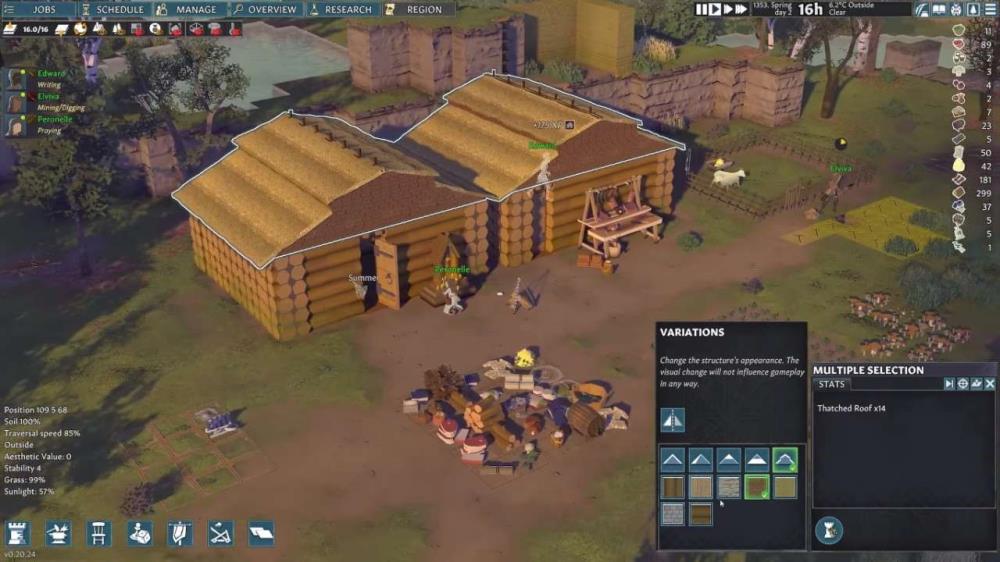Viewport: 1000px width, 562px height.
Task: Open the Manage menu
Action: tap(190, 9)
